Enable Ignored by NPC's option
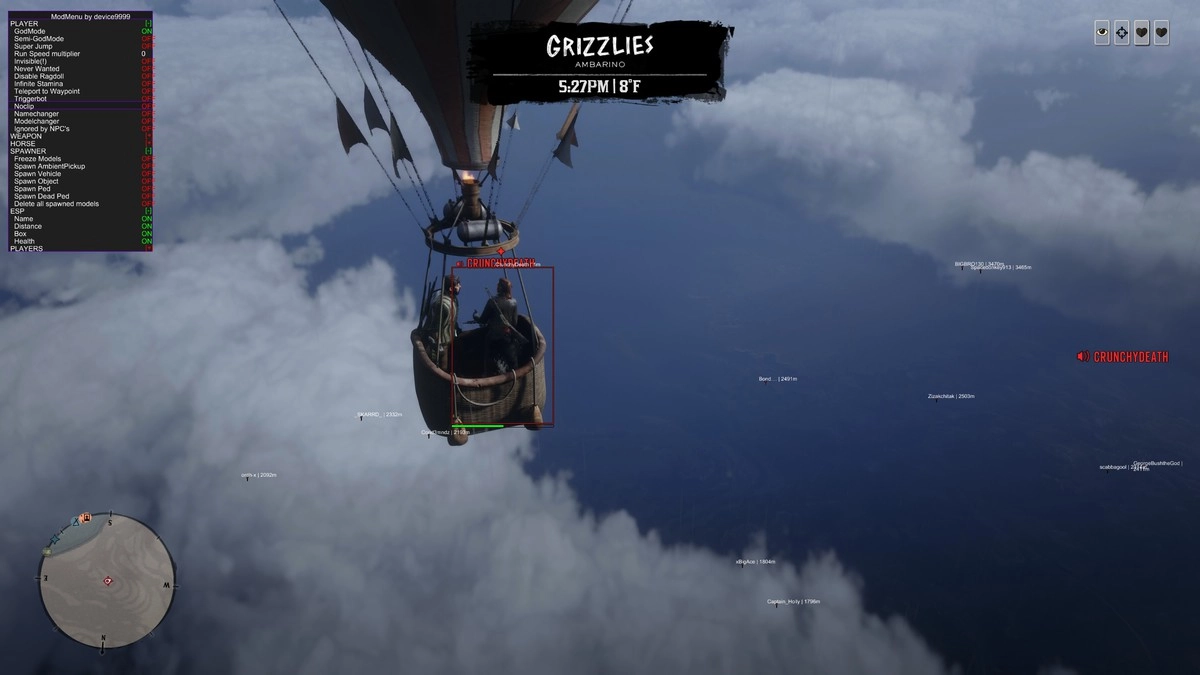1200x675 pixels. (x=42, y=129)
